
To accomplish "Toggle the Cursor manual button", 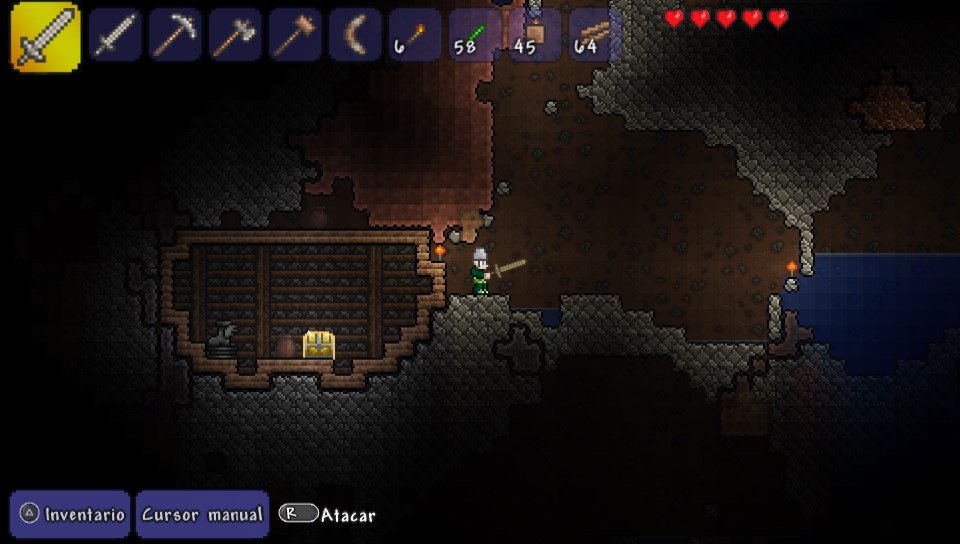I will click(202, 514).
